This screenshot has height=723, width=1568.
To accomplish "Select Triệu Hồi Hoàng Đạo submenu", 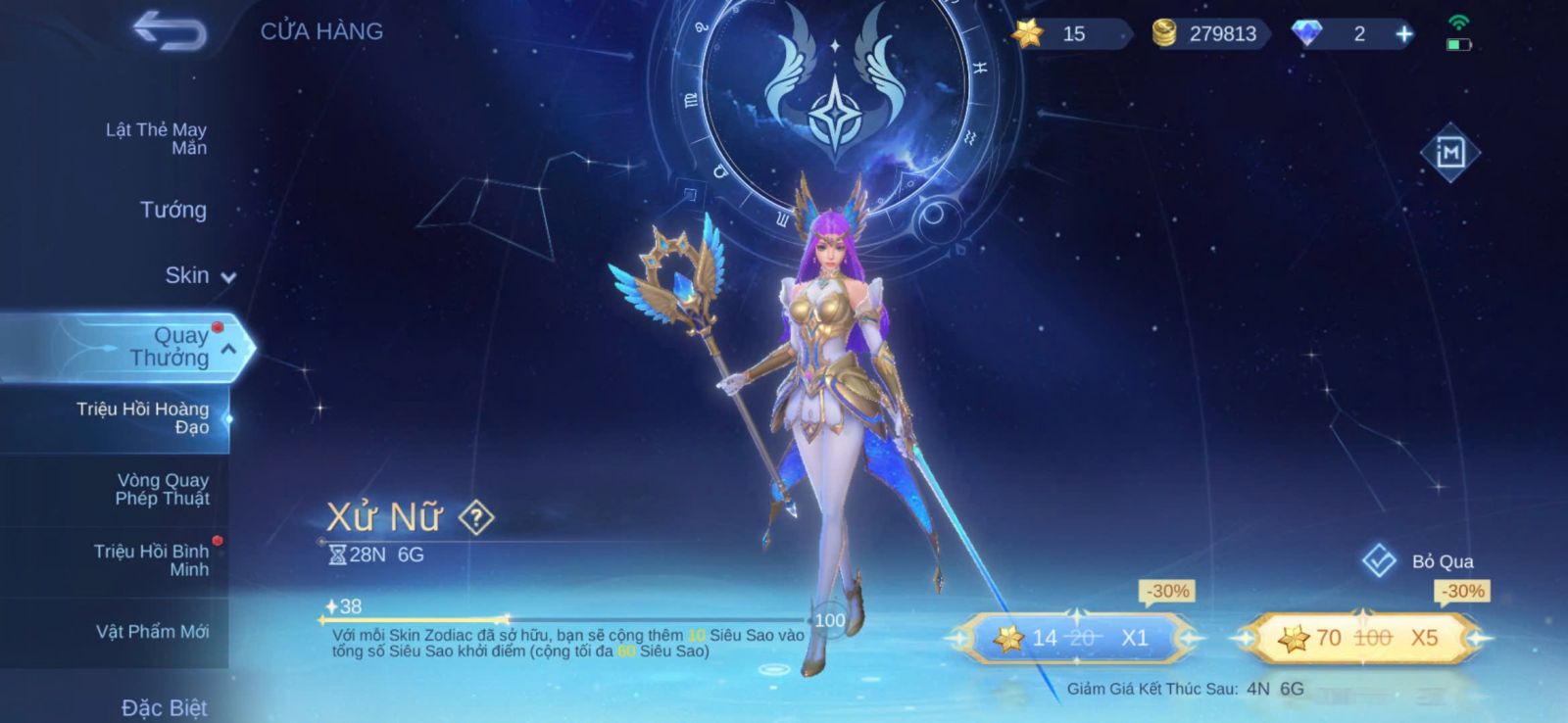I will coord(143,417).
